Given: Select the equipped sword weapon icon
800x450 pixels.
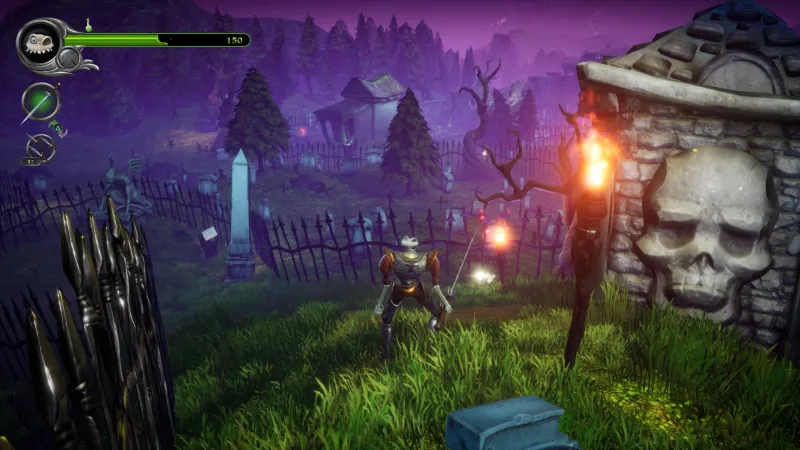Looking at the screenshot, I should [40, 102].
